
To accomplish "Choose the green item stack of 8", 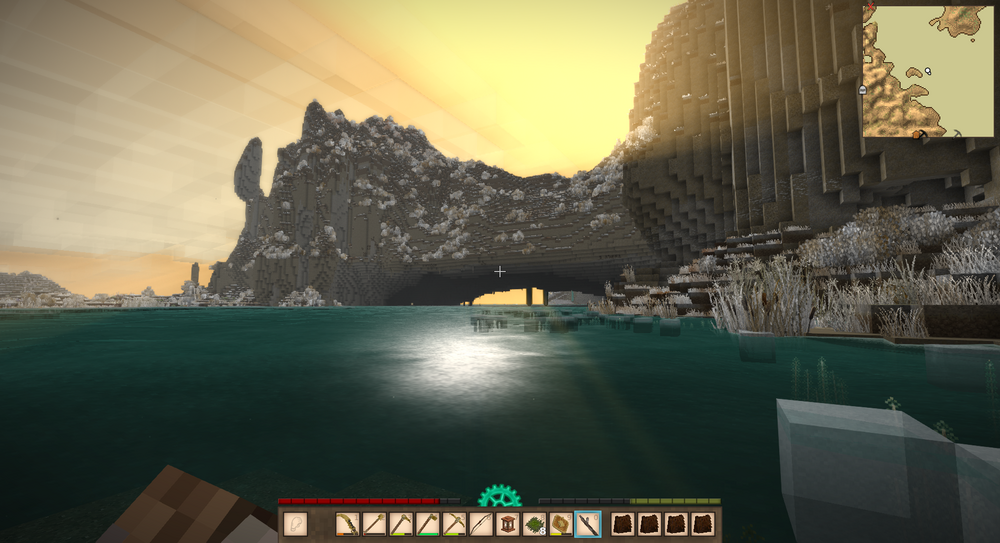I will coord(535,524).
